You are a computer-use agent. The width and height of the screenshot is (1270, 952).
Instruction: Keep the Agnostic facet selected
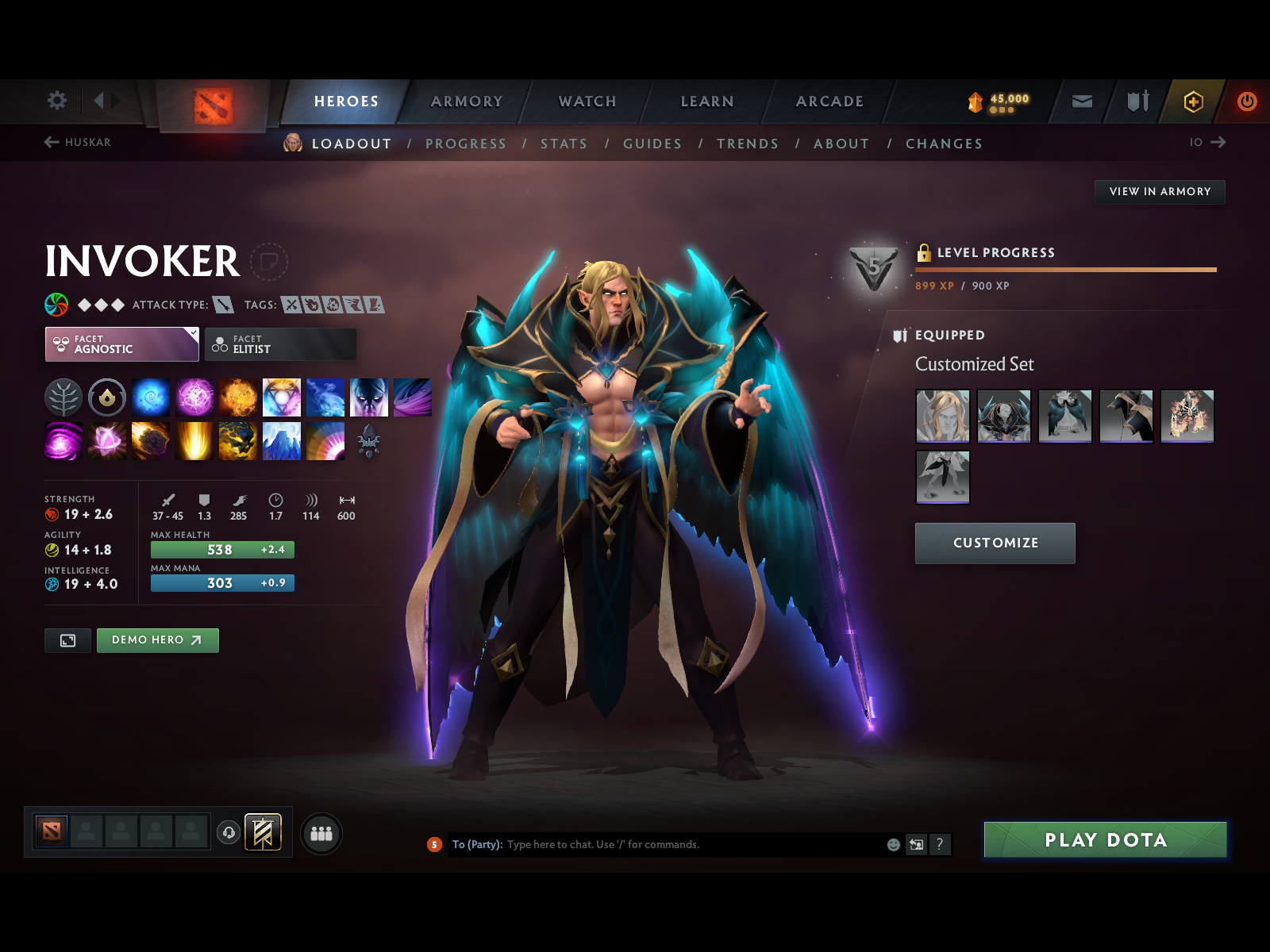click(x=121, y=344)
